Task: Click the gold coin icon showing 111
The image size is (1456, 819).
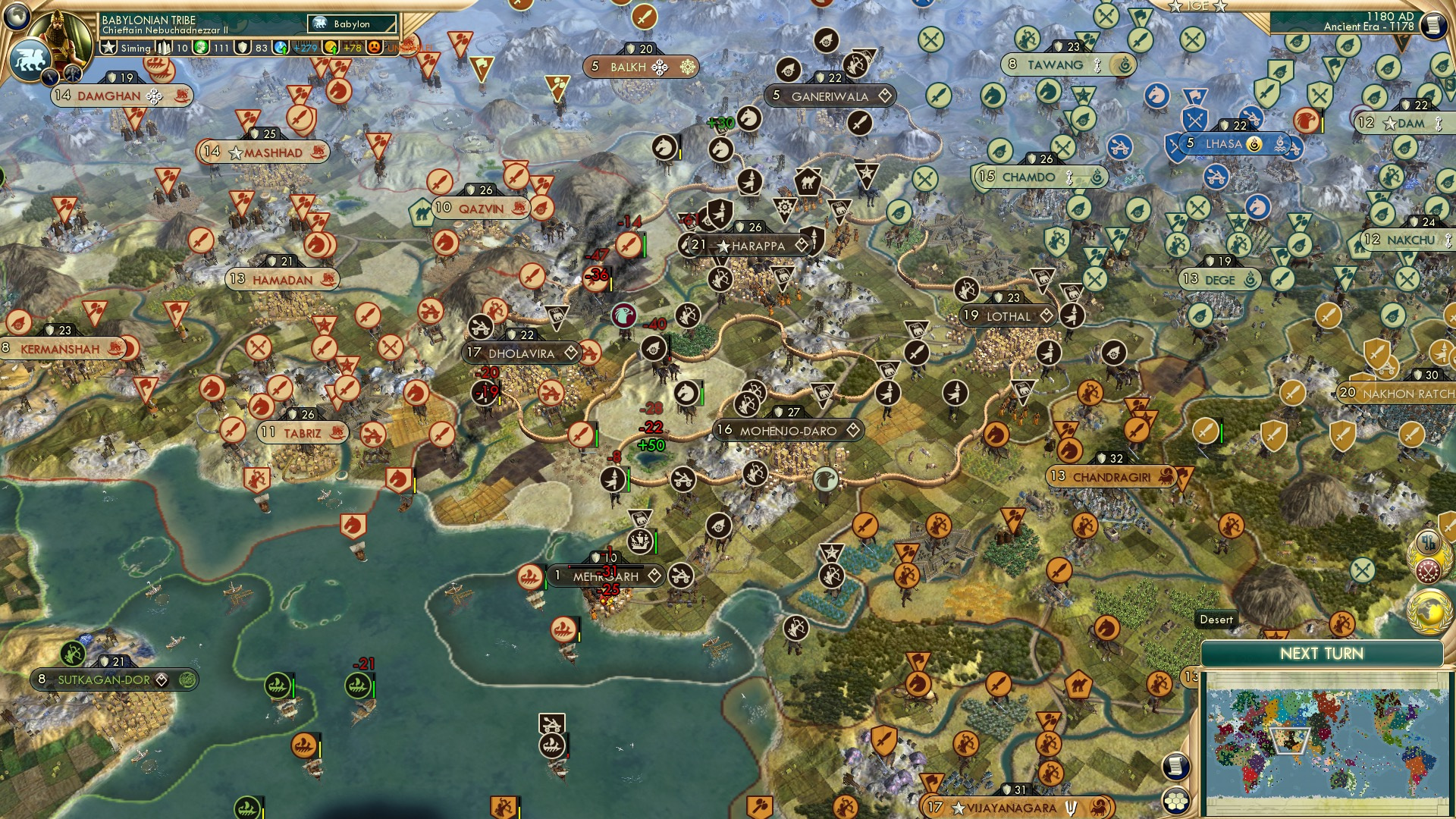Action: pos(201,46)
